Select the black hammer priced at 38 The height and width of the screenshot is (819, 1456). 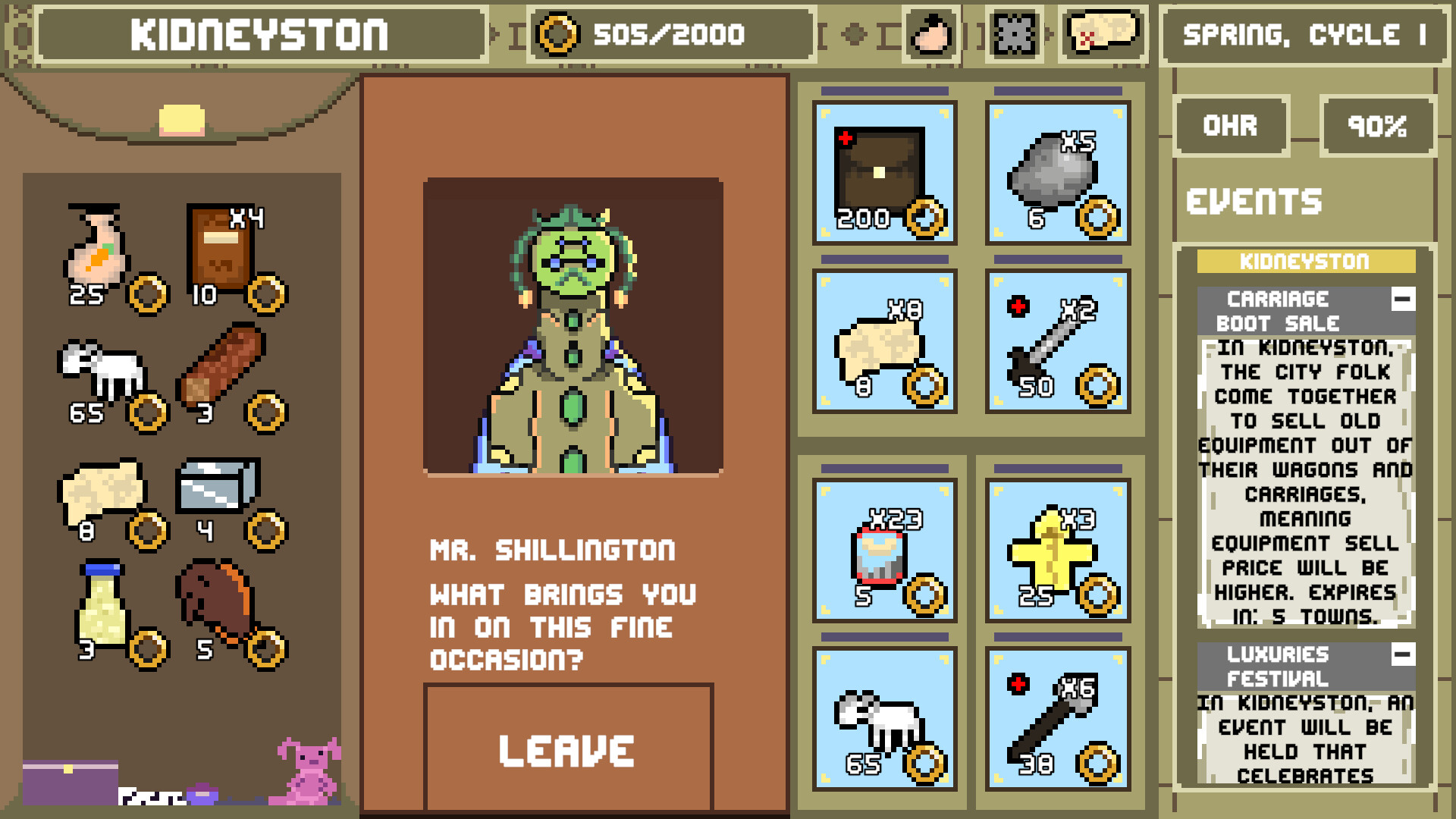(1057, 720)
